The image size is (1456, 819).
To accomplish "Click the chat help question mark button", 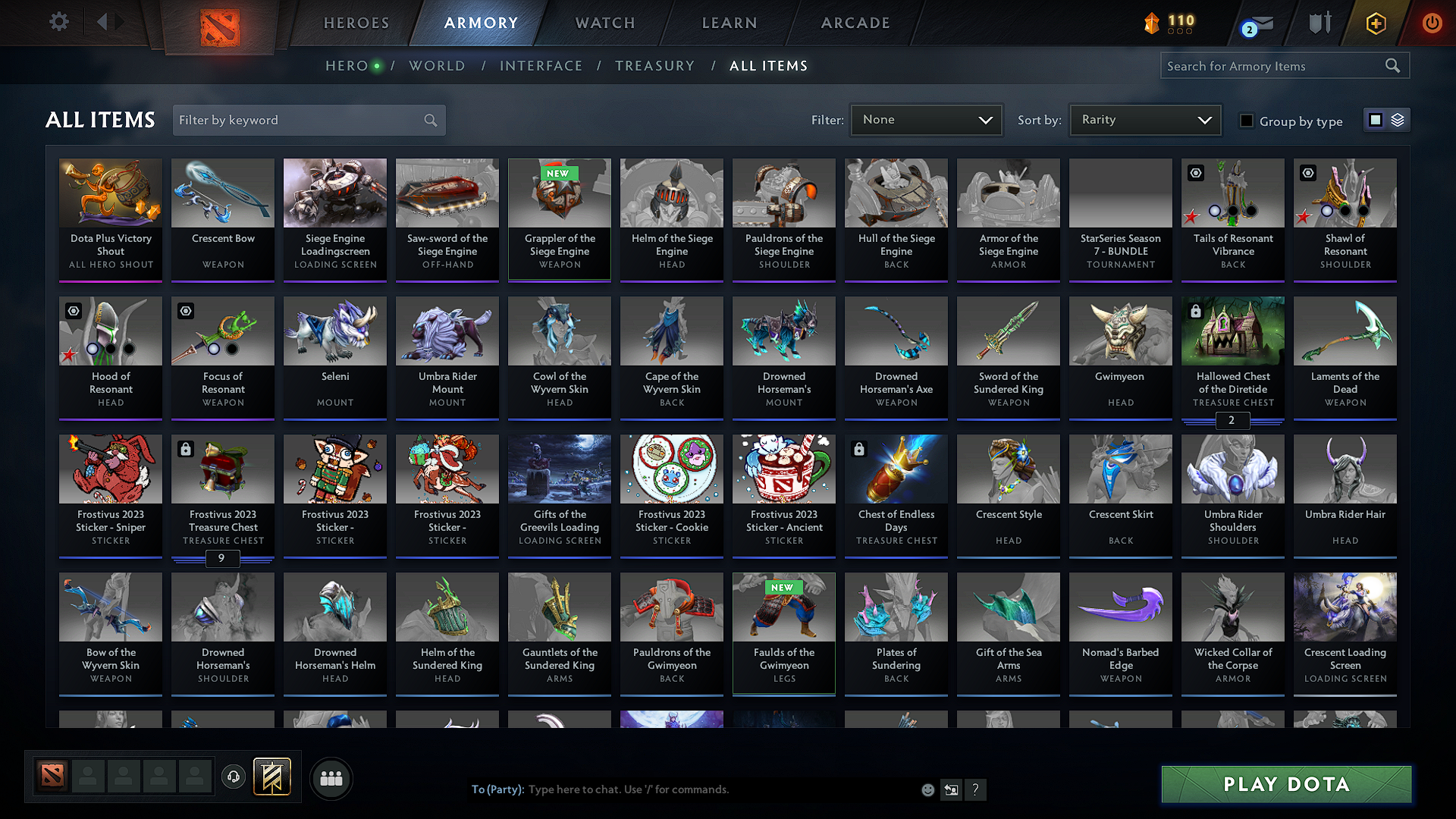I will coord(976,789).
